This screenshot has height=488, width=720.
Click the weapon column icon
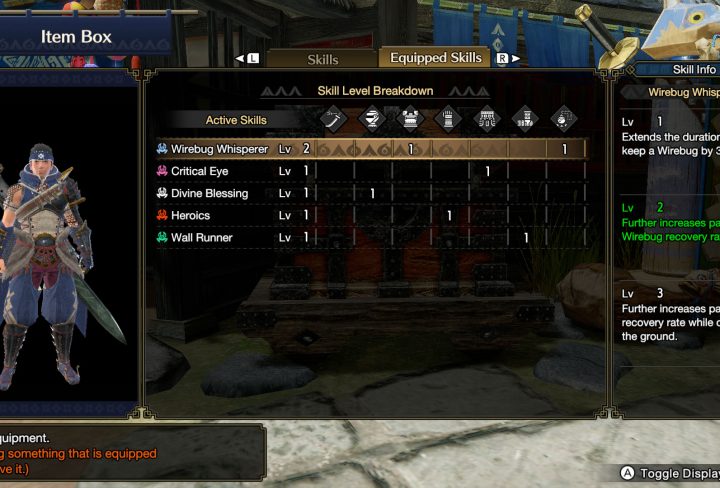334,119
